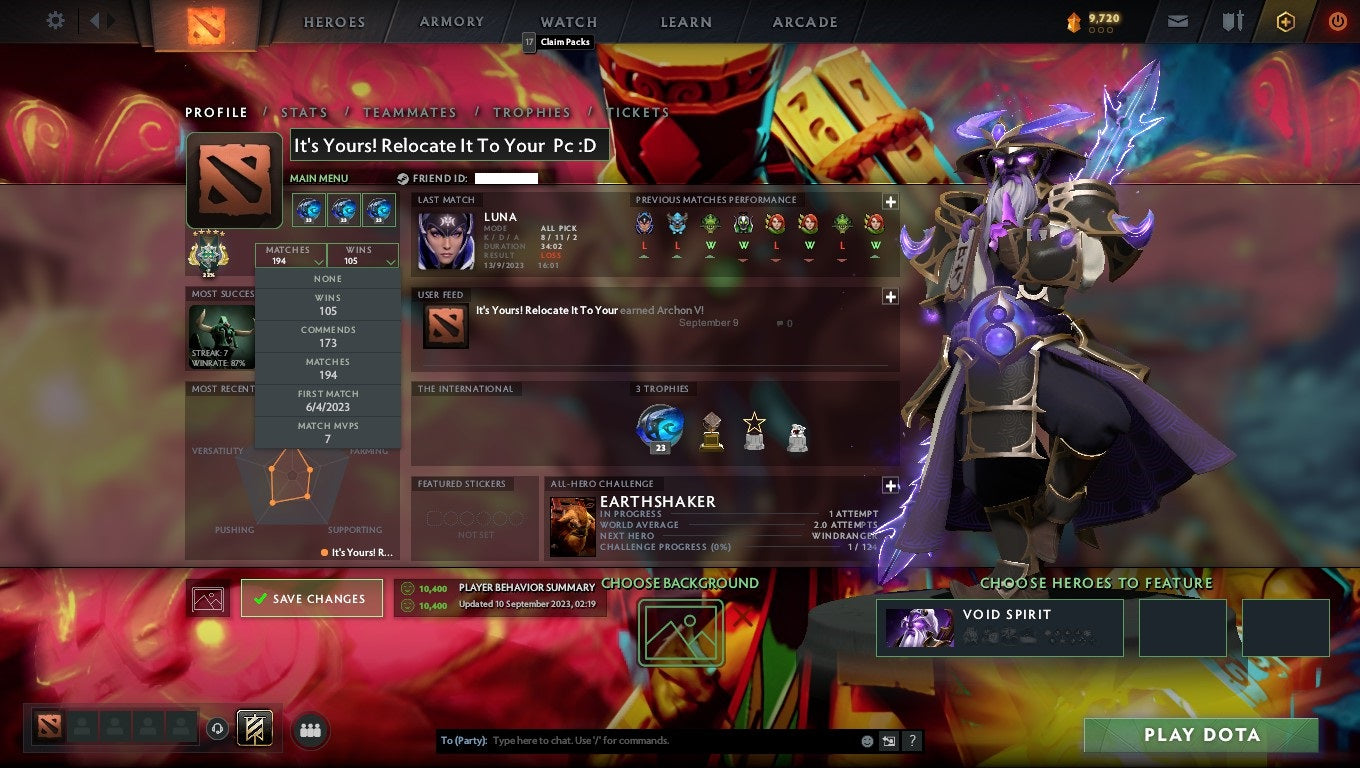Screen dimensions: 1360x768
Task: Expand Previous Matches Performance with the plus icon
Action: click(890, 201)
